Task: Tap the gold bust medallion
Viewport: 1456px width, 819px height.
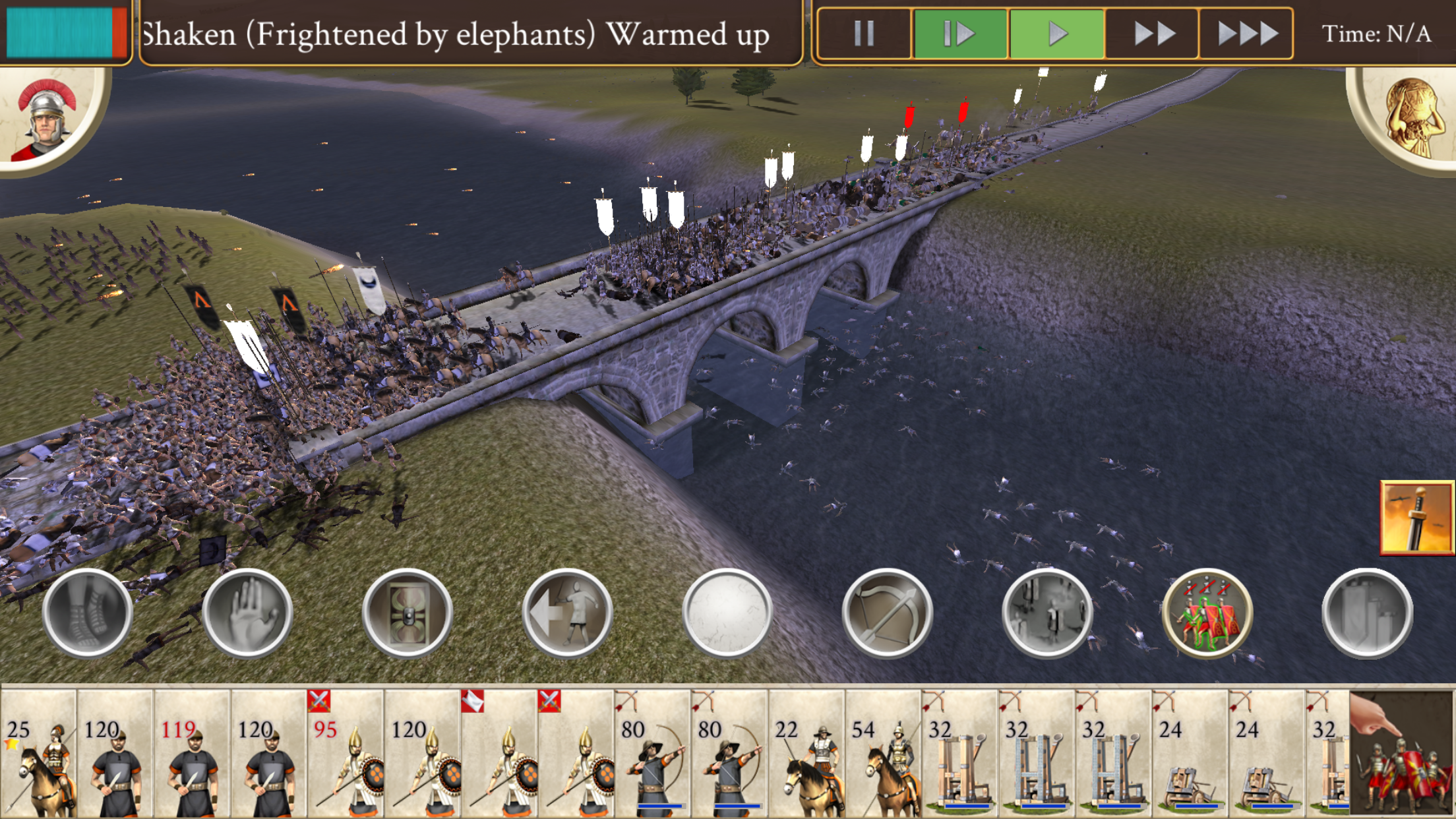Action: (1411, 119)
